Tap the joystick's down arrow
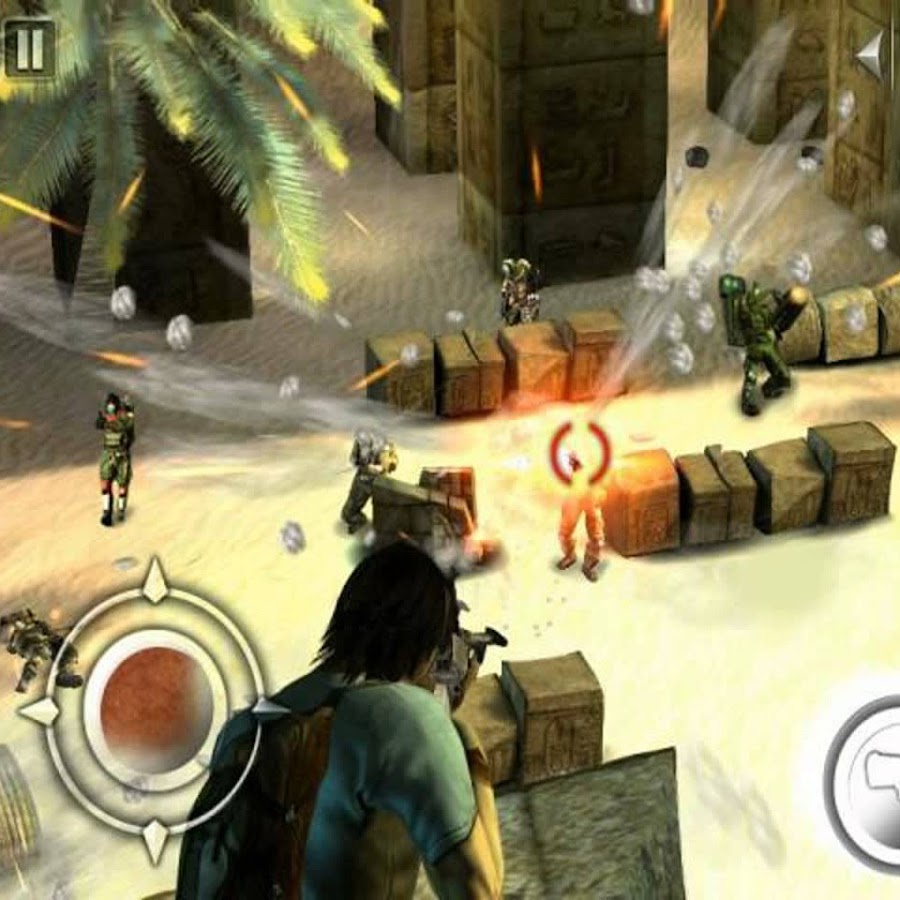Viewport: 900px width, 900px height. pyautogui.click(x=155, y=838)
